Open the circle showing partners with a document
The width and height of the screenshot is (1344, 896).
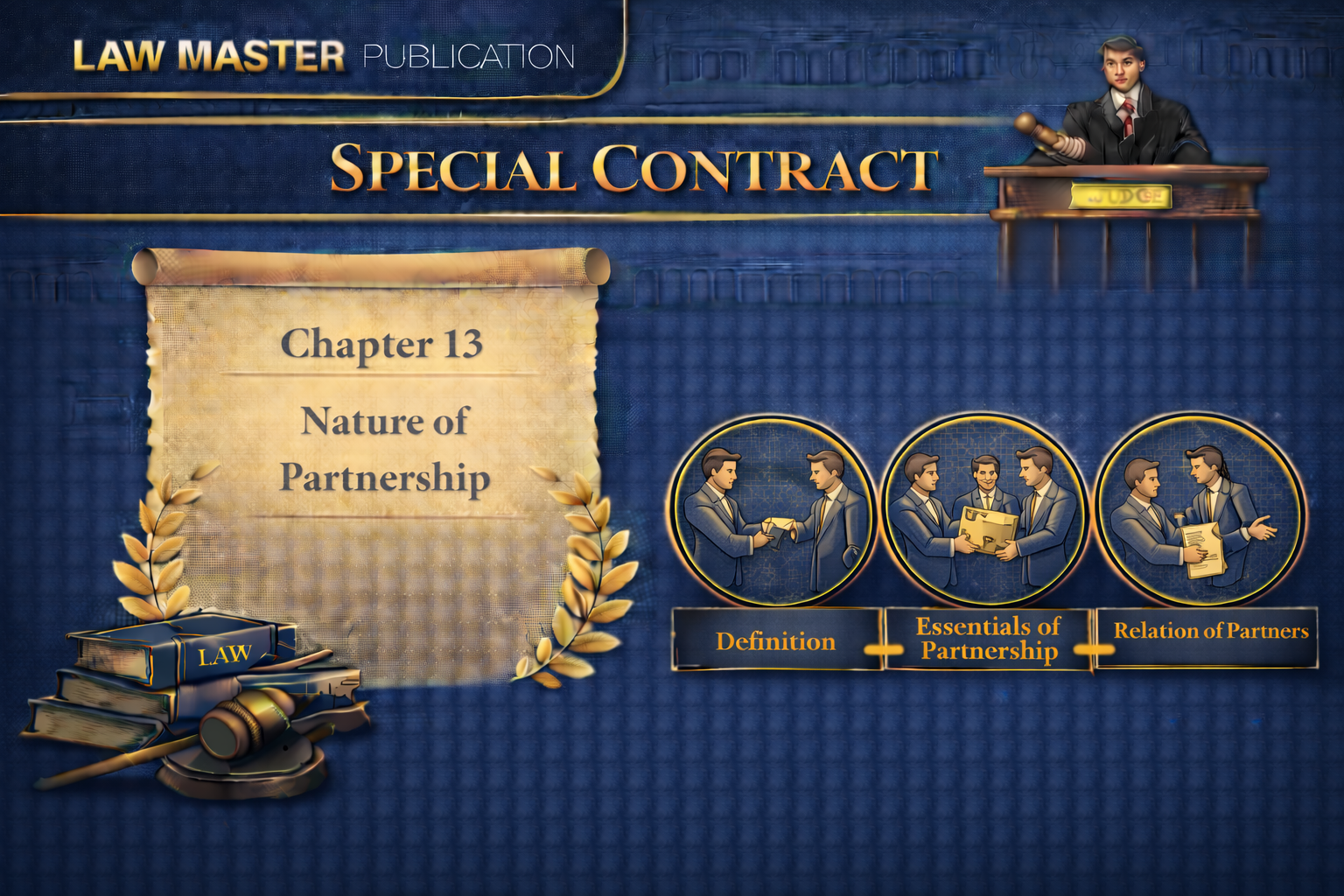click(x=1199, y=511)
